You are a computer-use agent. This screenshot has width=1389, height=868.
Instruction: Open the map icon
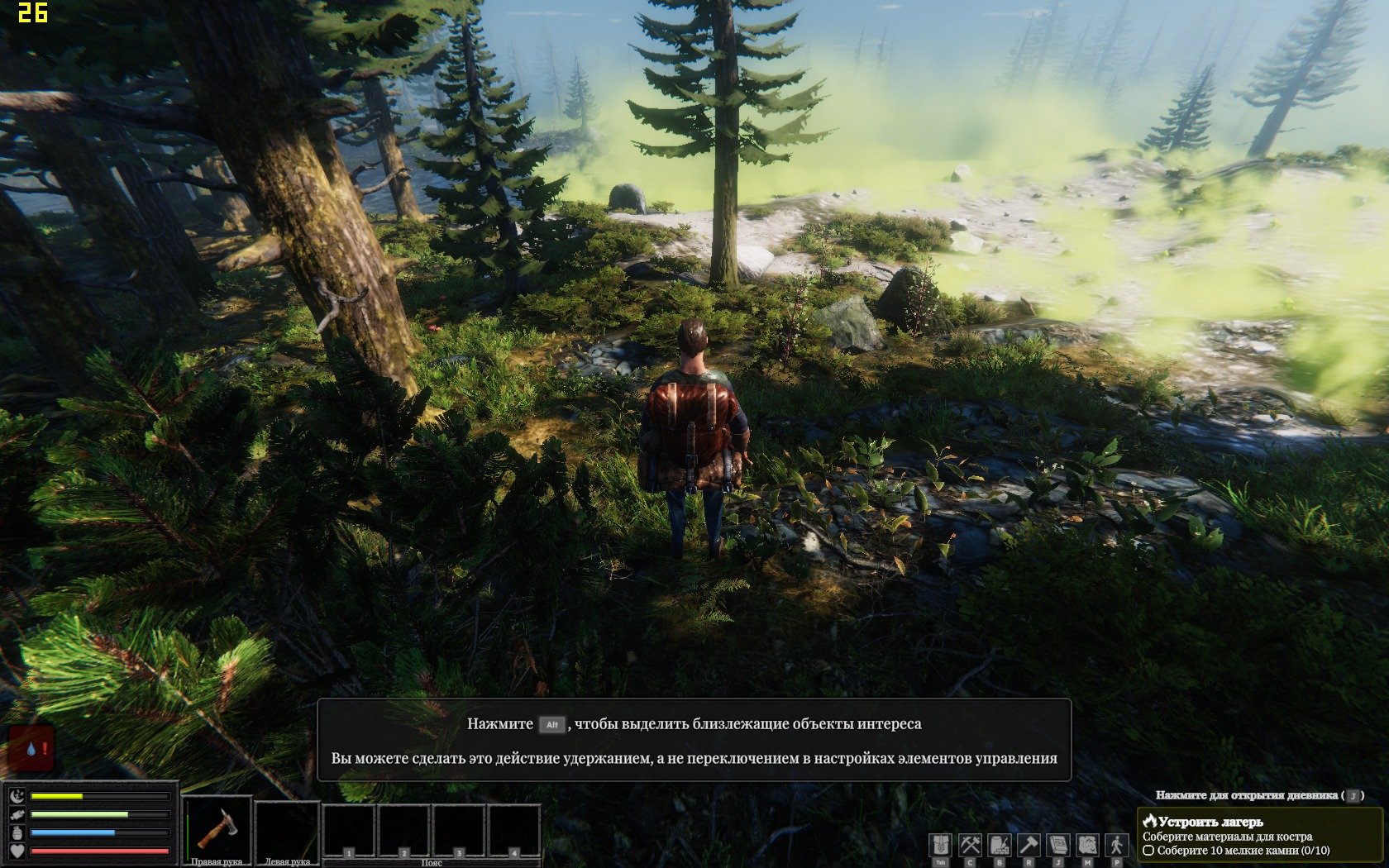1087,845
